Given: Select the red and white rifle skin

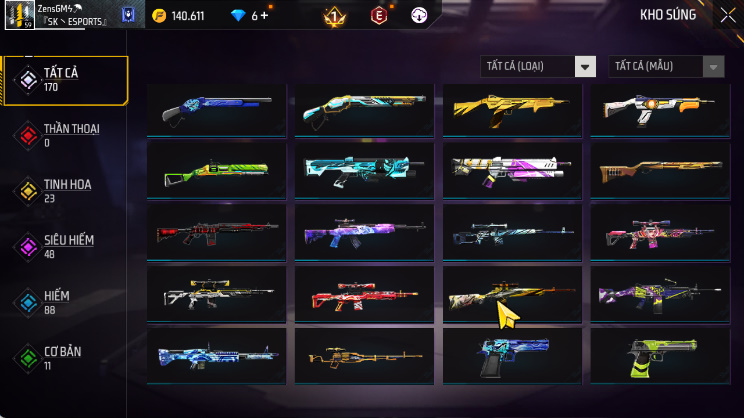Looking at the screenshot, I should tap(364, 297).
